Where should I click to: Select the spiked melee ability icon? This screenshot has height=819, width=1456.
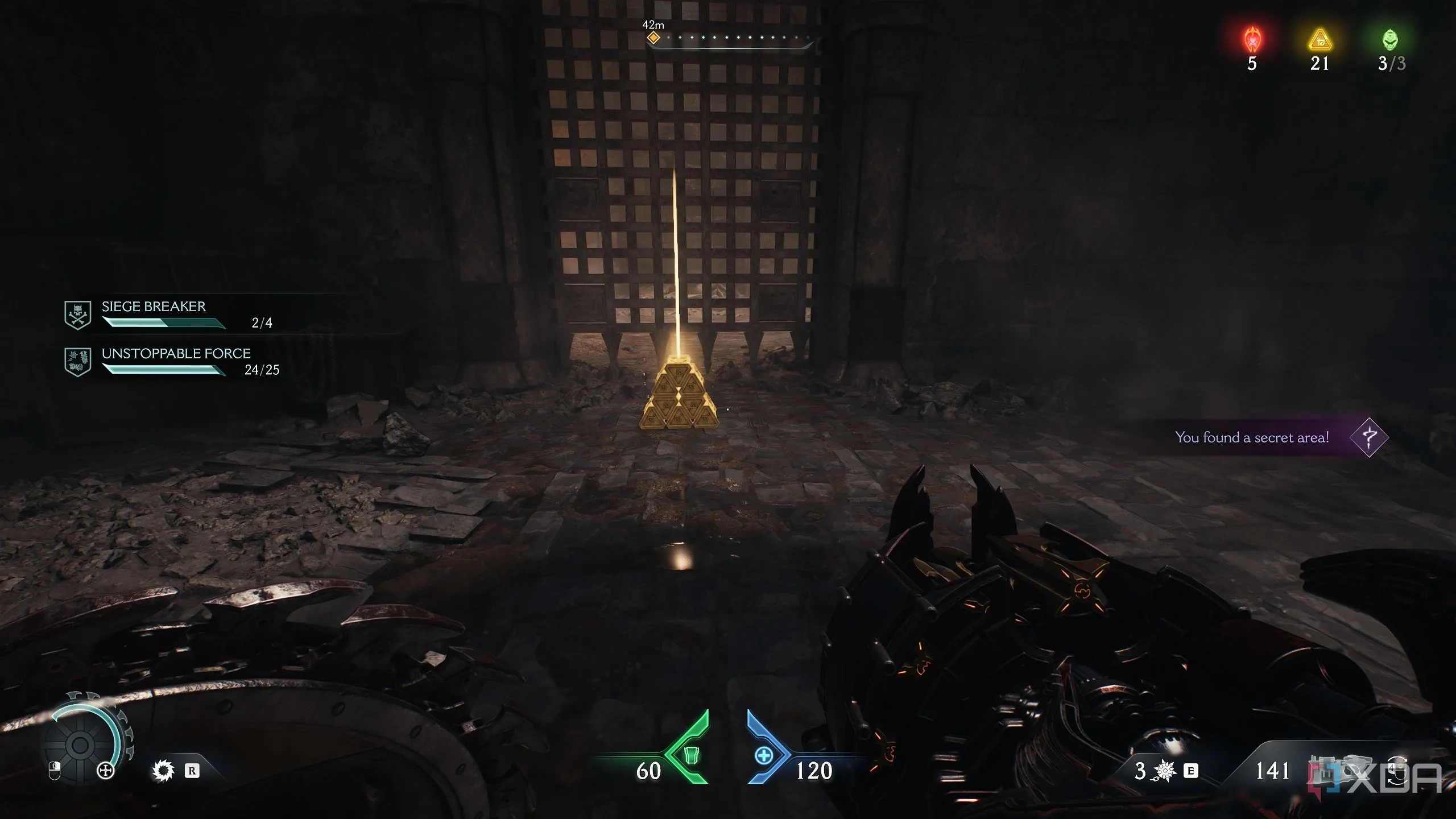163,771
